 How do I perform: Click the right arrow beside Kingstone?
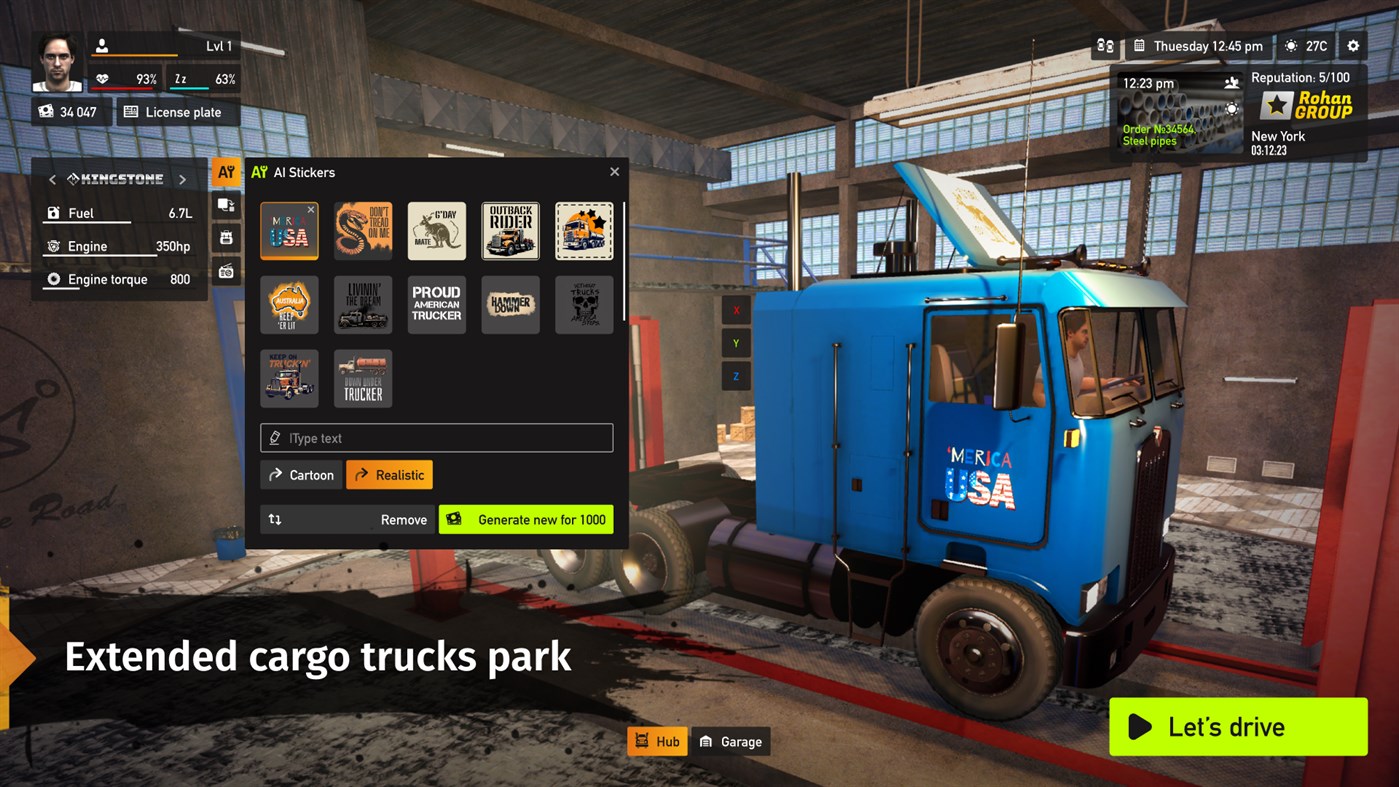click(x=183, y=178)
